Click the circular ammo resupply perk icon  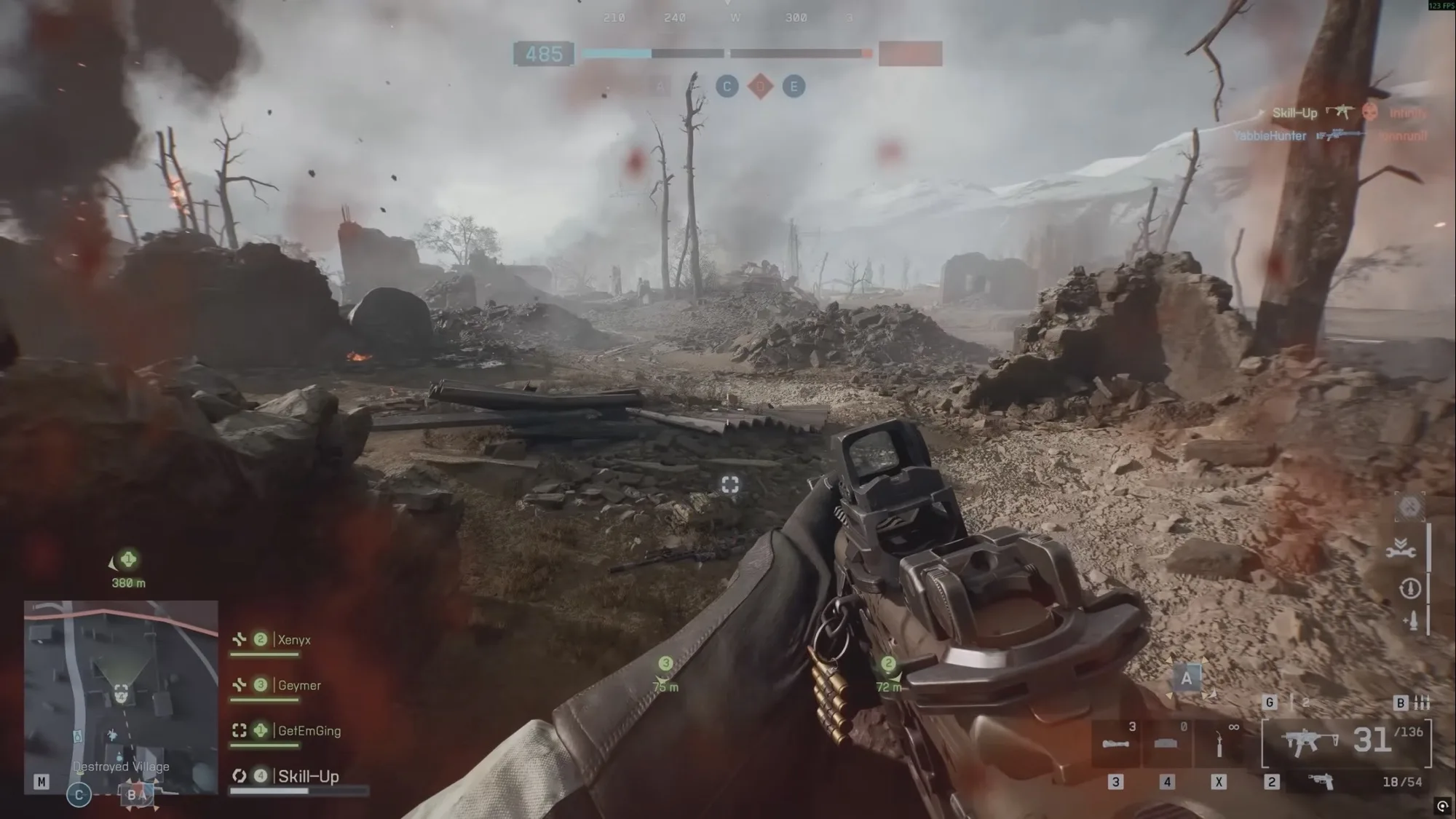click(1409, 587)
